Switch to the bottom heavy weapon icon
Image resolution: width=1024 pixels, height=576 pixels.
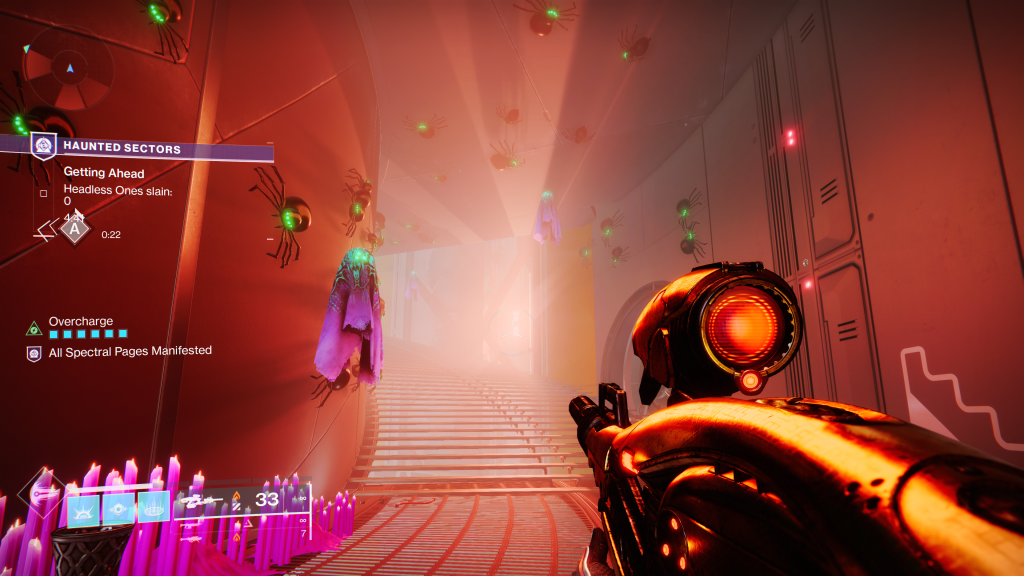[x=192, y=538]
